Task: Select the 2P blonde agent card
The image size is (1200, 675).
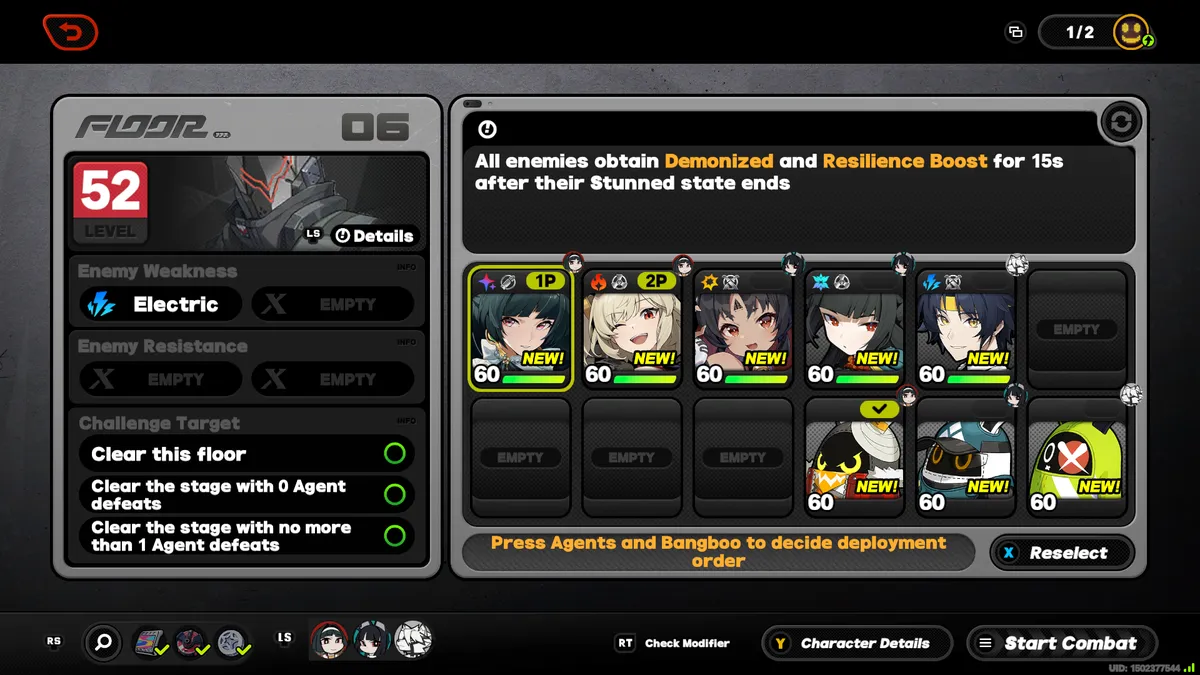Action: tap(632, 329)
